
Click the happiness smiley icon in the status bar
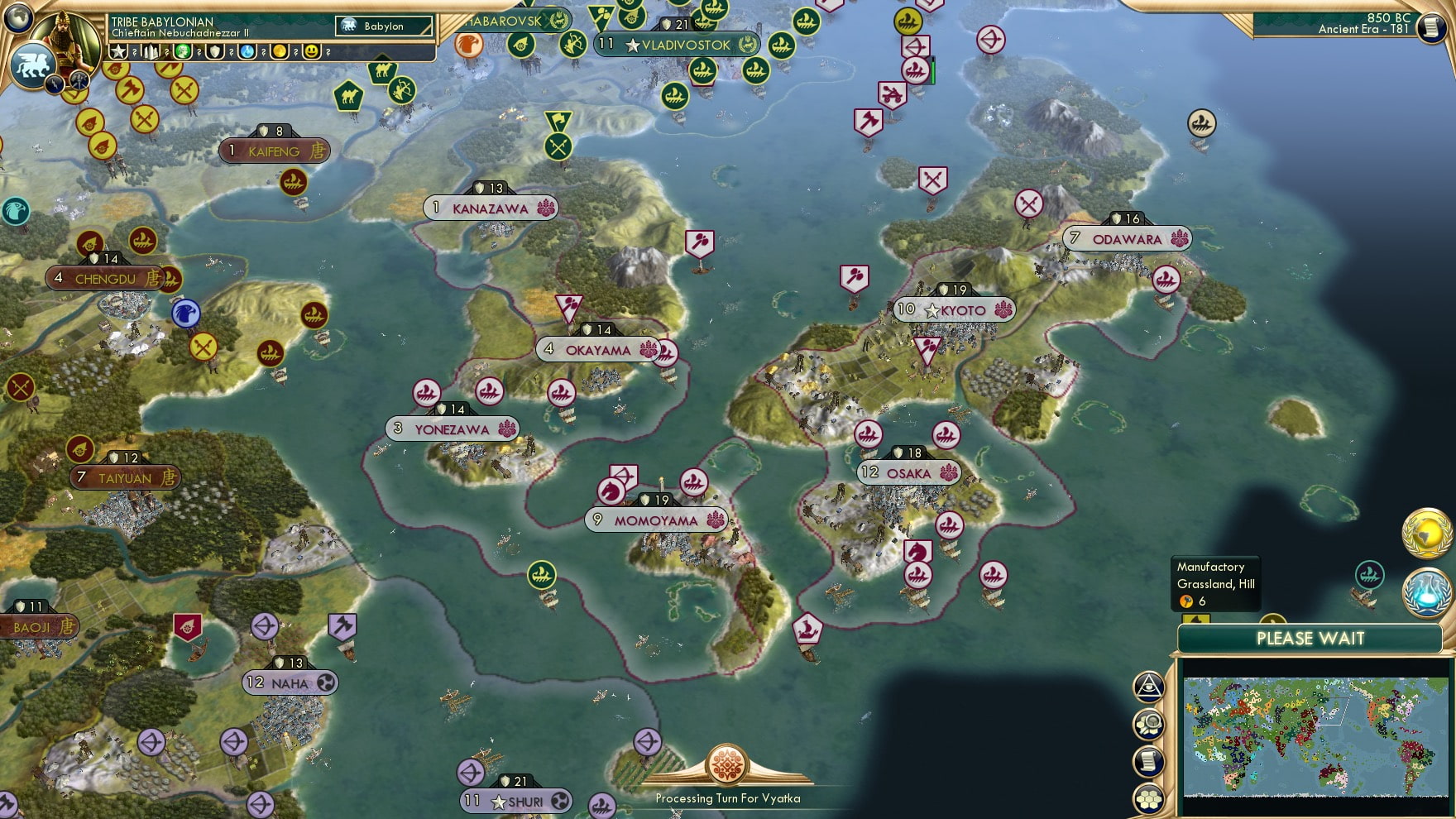(x=309, y=52)
